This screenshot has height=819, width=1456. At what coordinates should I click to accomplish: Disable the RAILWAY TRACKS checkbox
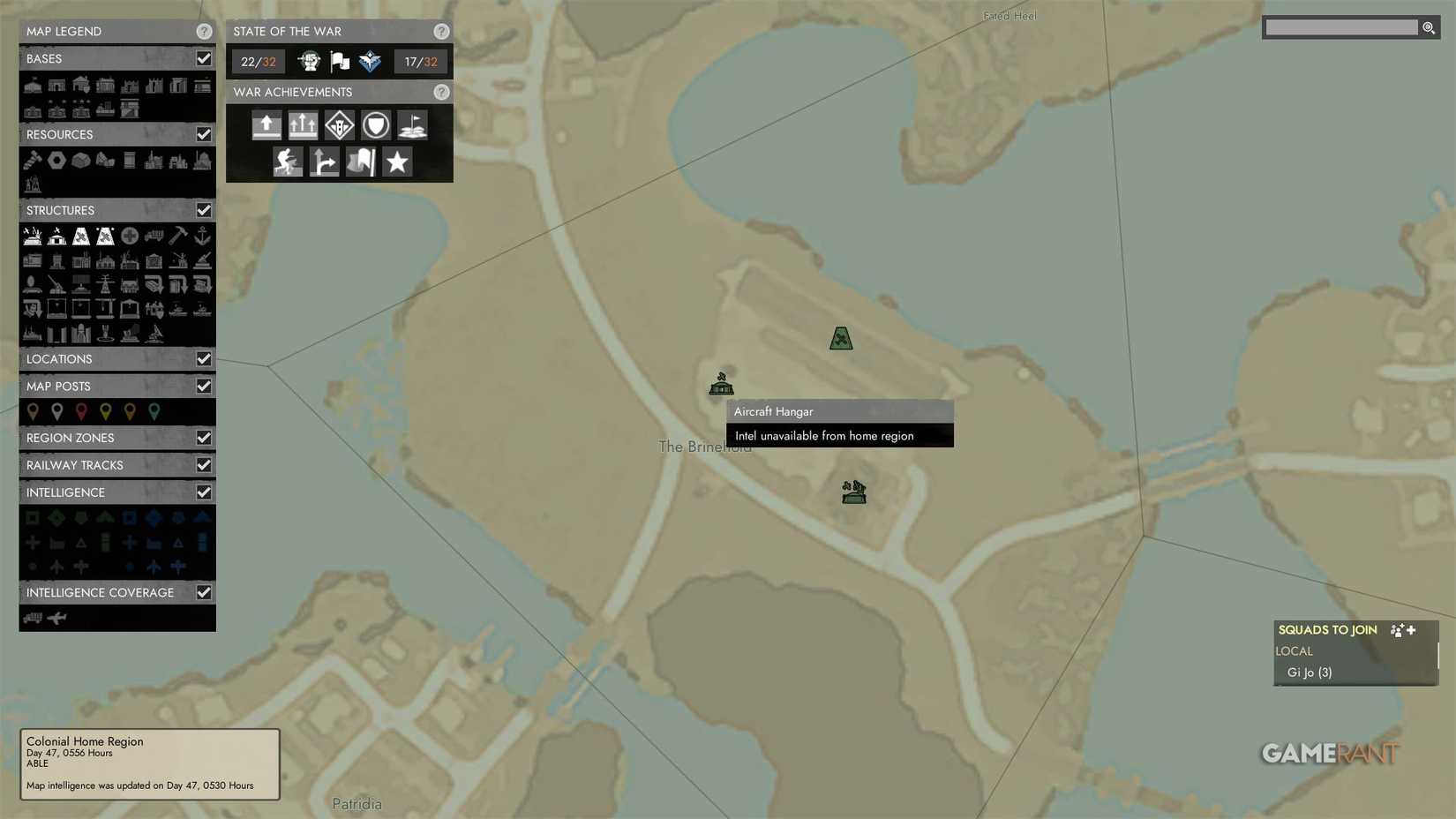pos(204,465)
